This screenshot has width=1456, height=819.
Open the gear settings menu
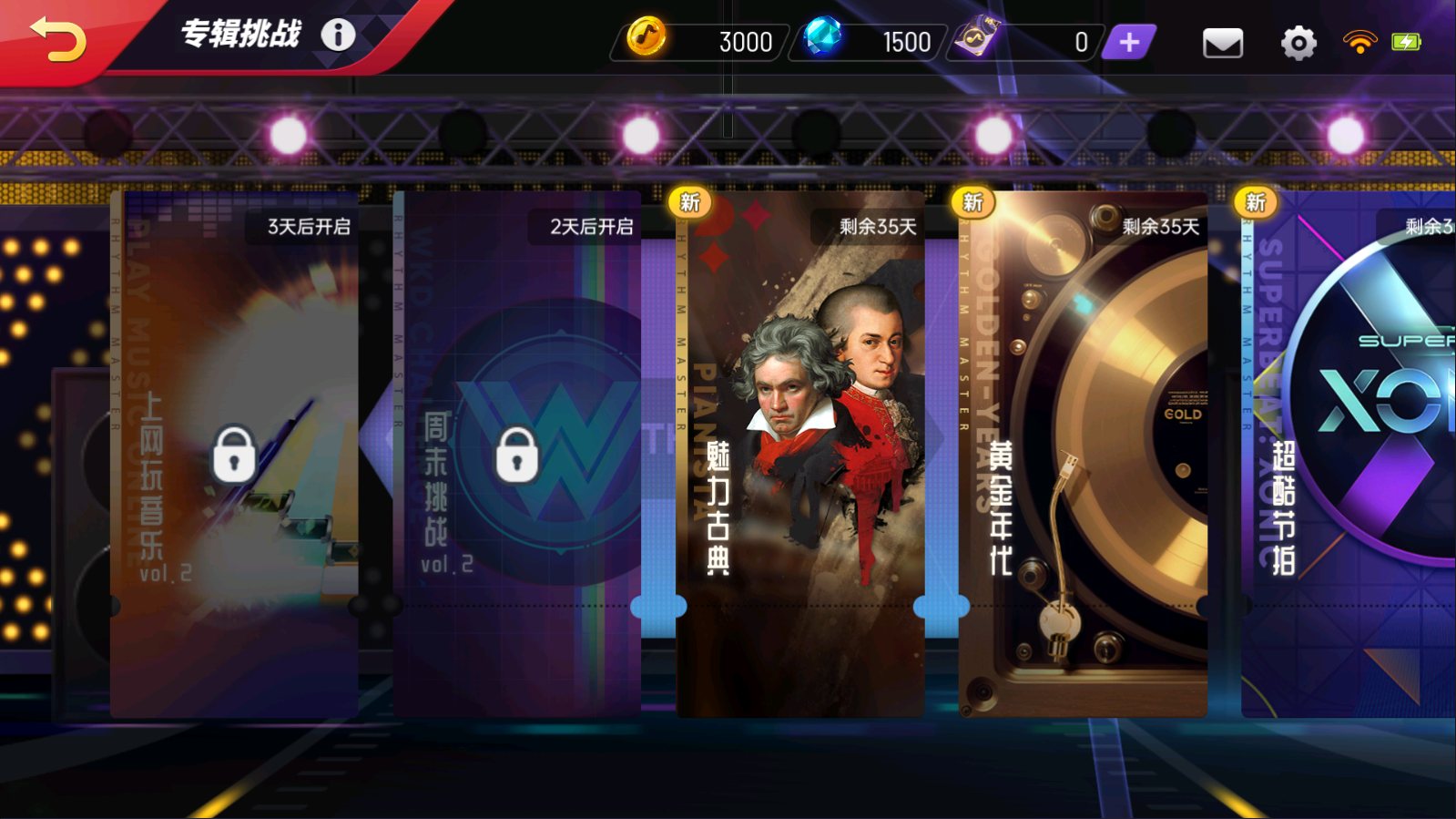1298,43
